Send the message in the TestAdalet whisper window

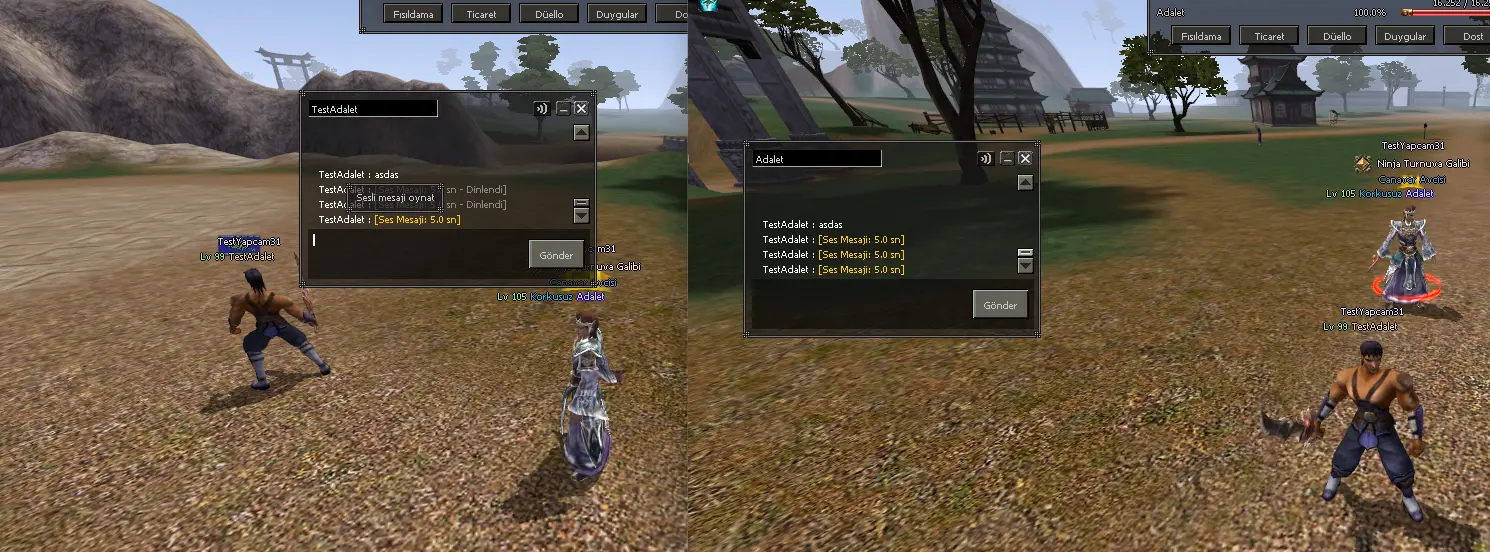556,254
